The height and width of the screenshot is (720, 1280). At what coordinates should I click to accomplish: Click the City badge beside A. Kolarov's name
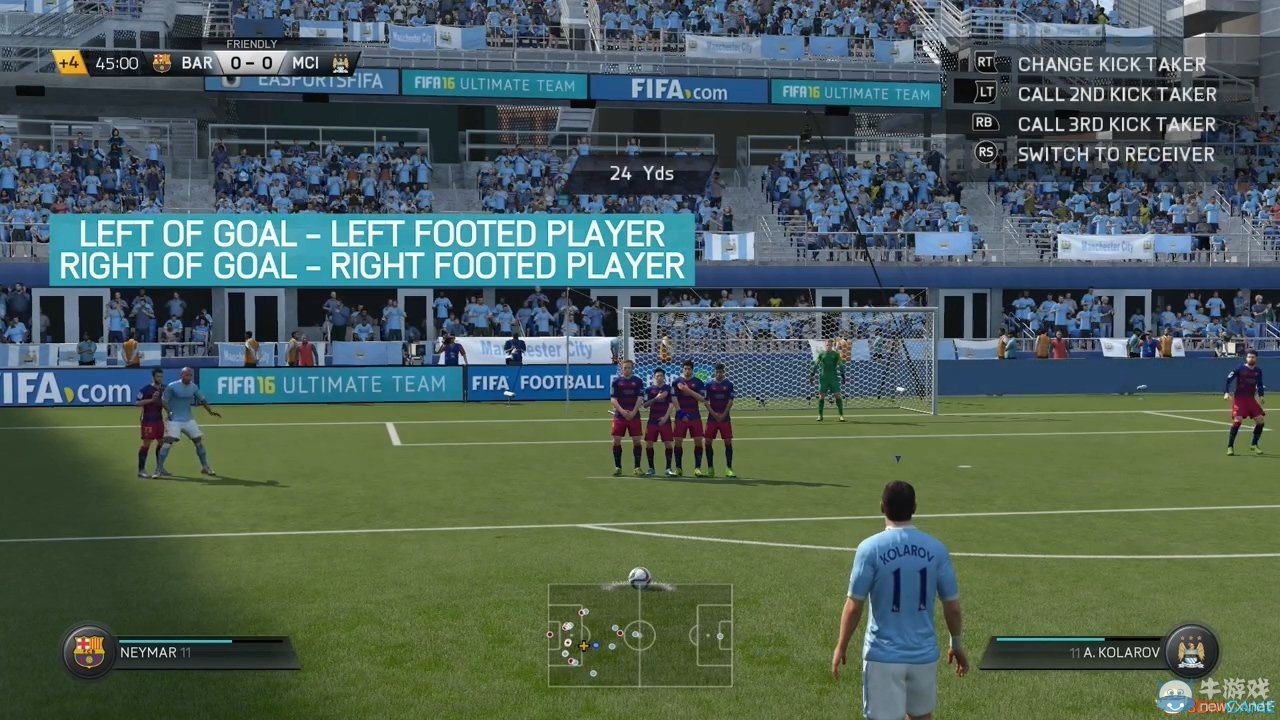click(1190, 649)
